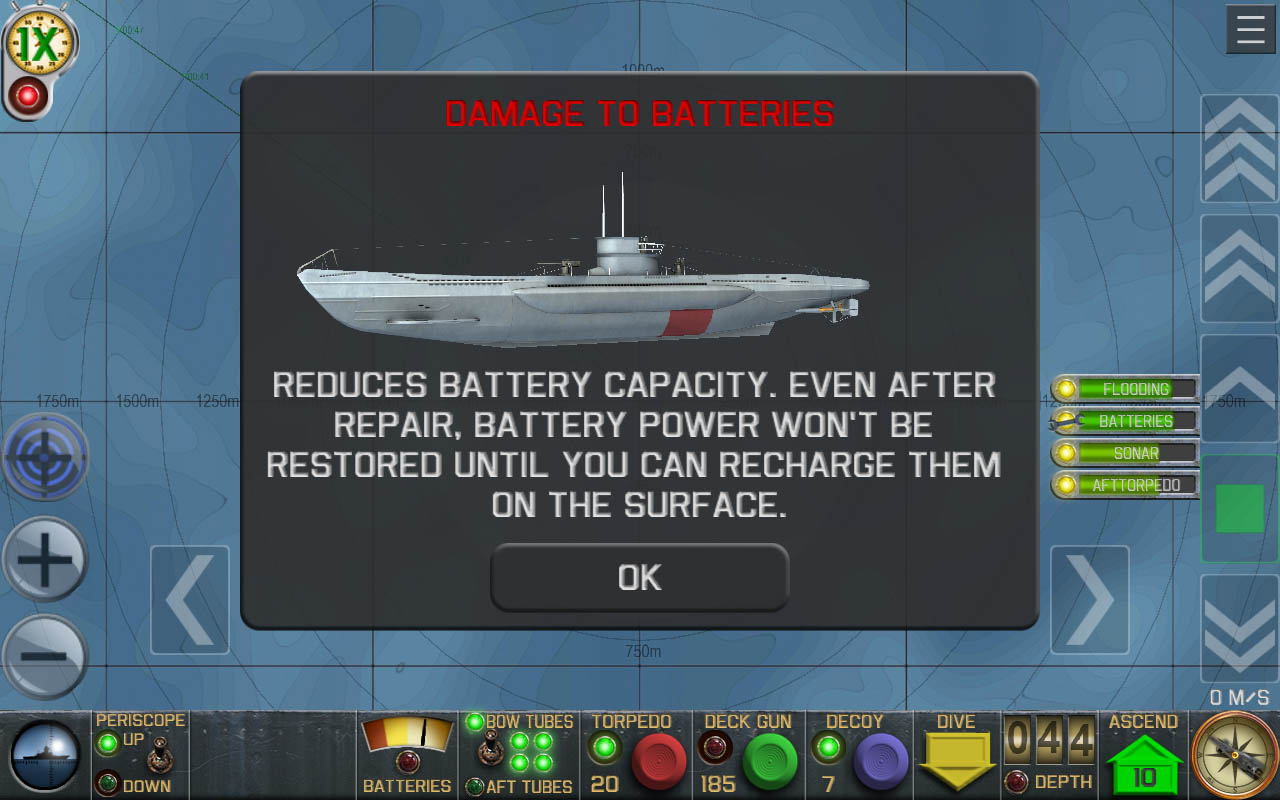
Task: Open the periscope ship view
Action: [45, 756]
